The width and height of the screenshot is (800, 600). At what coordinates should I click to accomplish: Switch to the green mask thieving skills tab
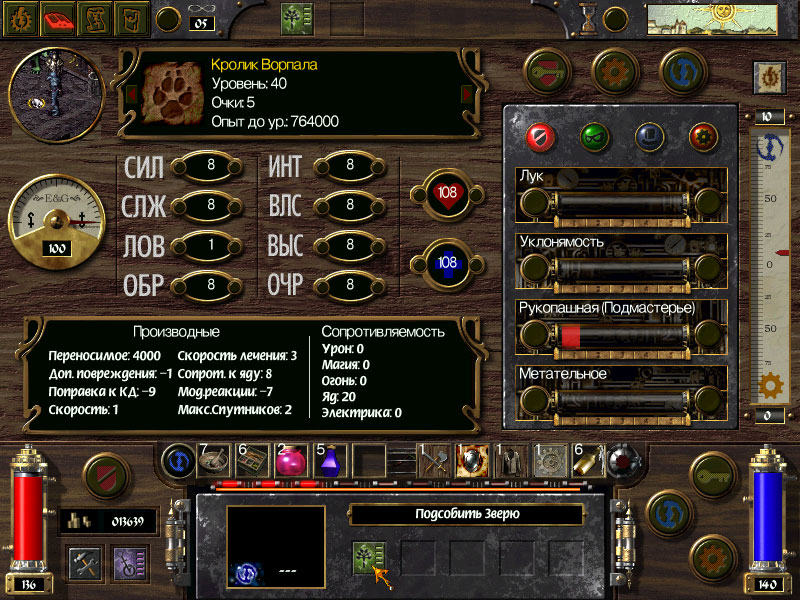[x=594, y=135]
